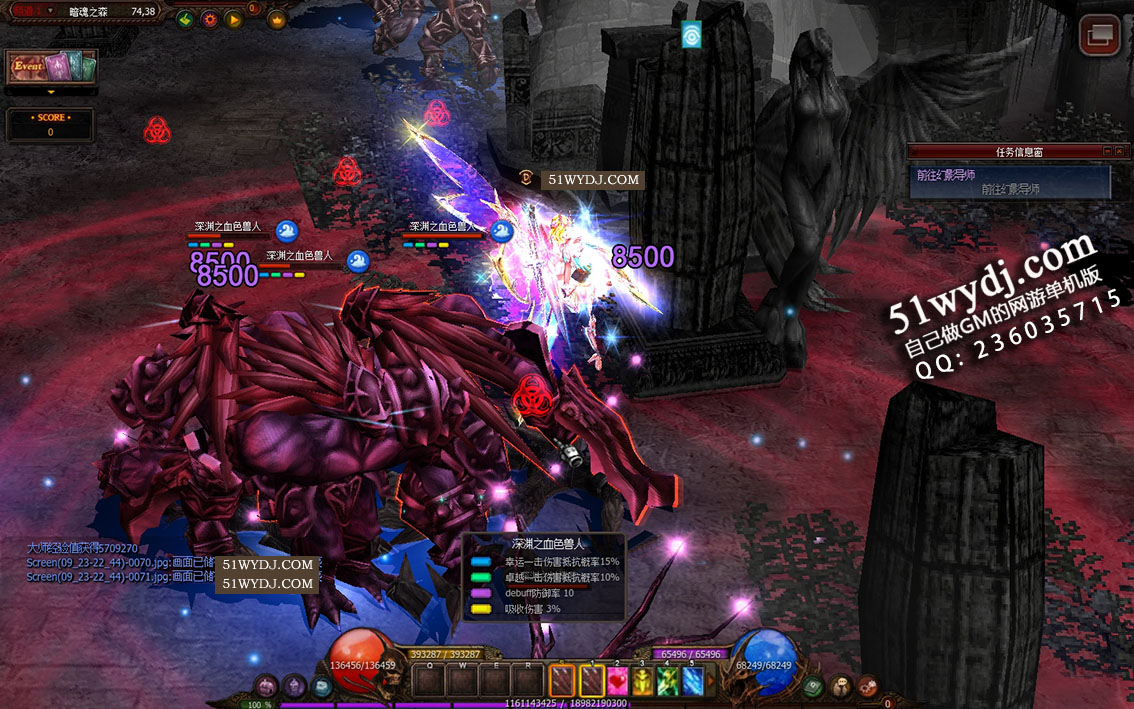Screen dimensions: 1134x709
Task: Expand the hotbar's orange side arrow
Action: (712, 681)
